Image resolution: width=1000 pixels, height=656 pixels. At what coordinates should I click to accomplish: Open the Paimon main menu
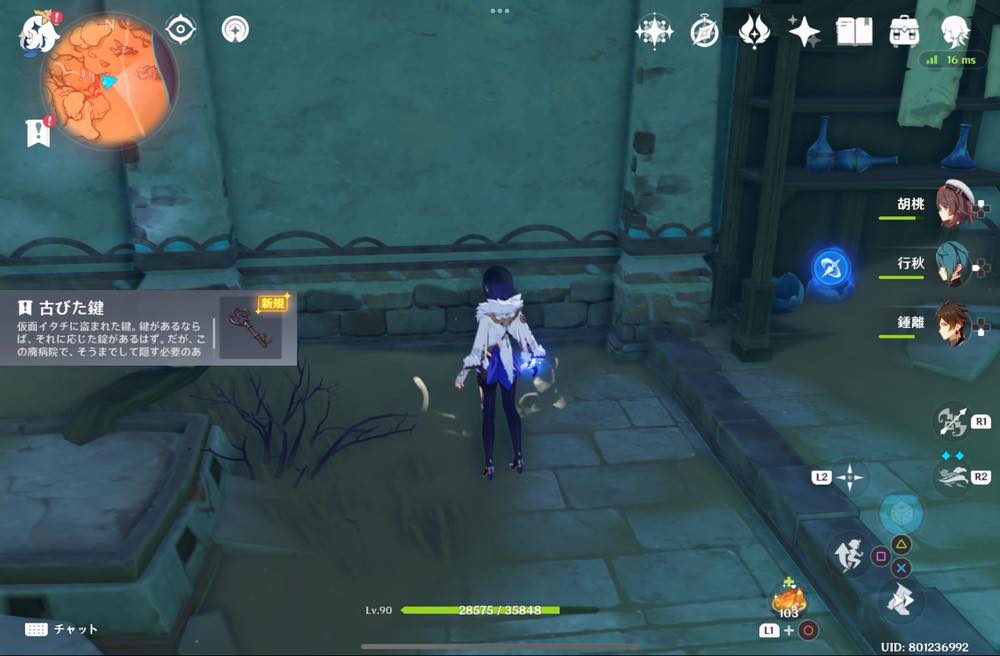pyautogui.click(x=37, y=34)
